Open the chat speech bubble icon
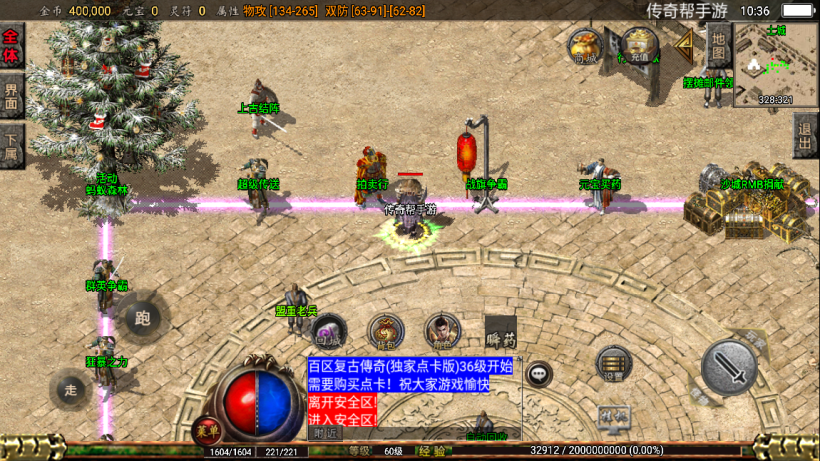 click(x=539, y=374)
